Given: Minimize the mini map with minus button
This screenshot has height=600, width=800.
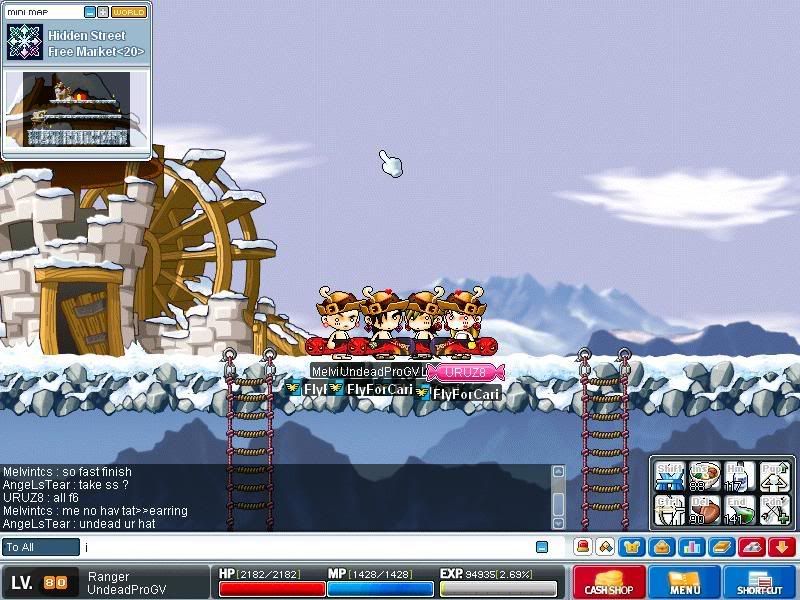Looking at the screenshot, I should [x=90, y=12].
